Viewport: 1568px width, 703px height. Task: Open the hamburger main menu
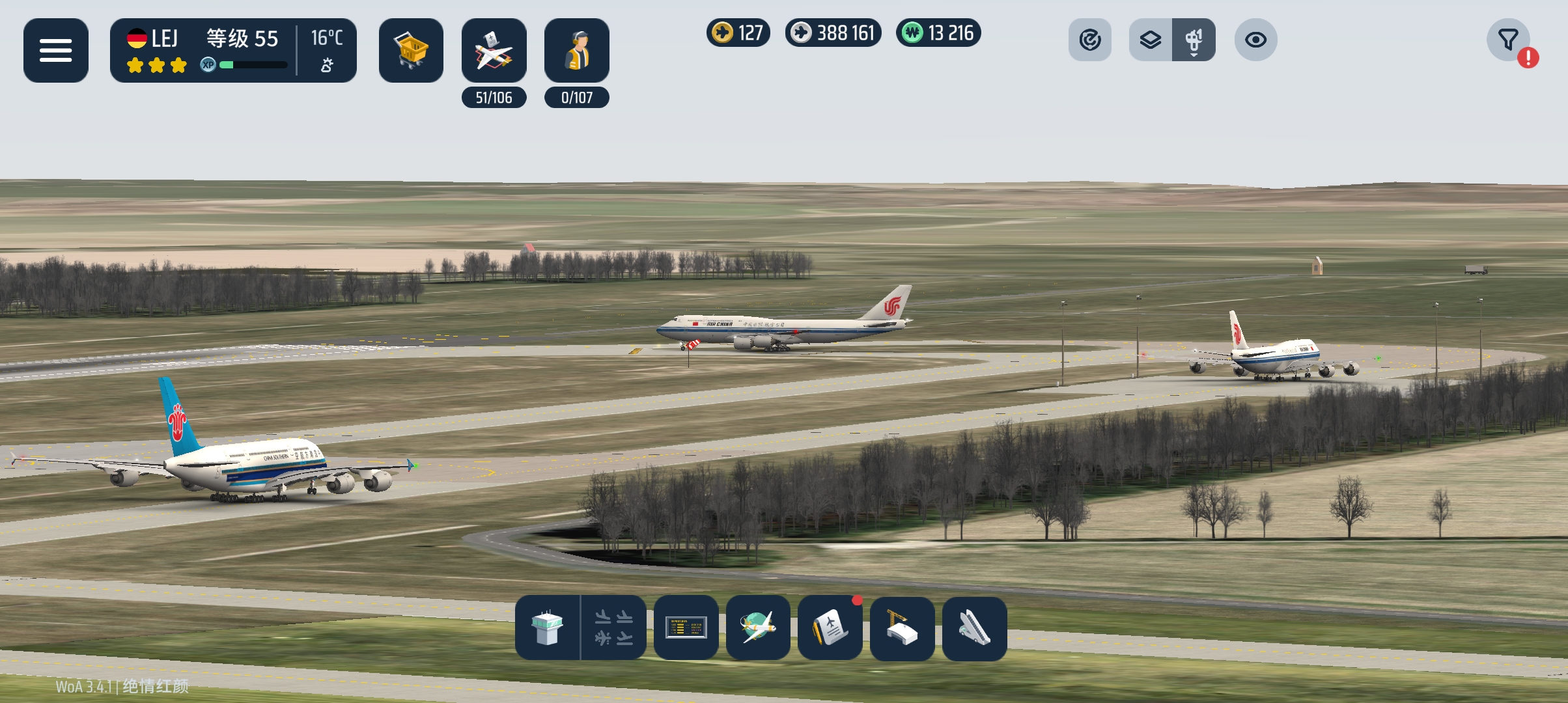coord(56,50)
